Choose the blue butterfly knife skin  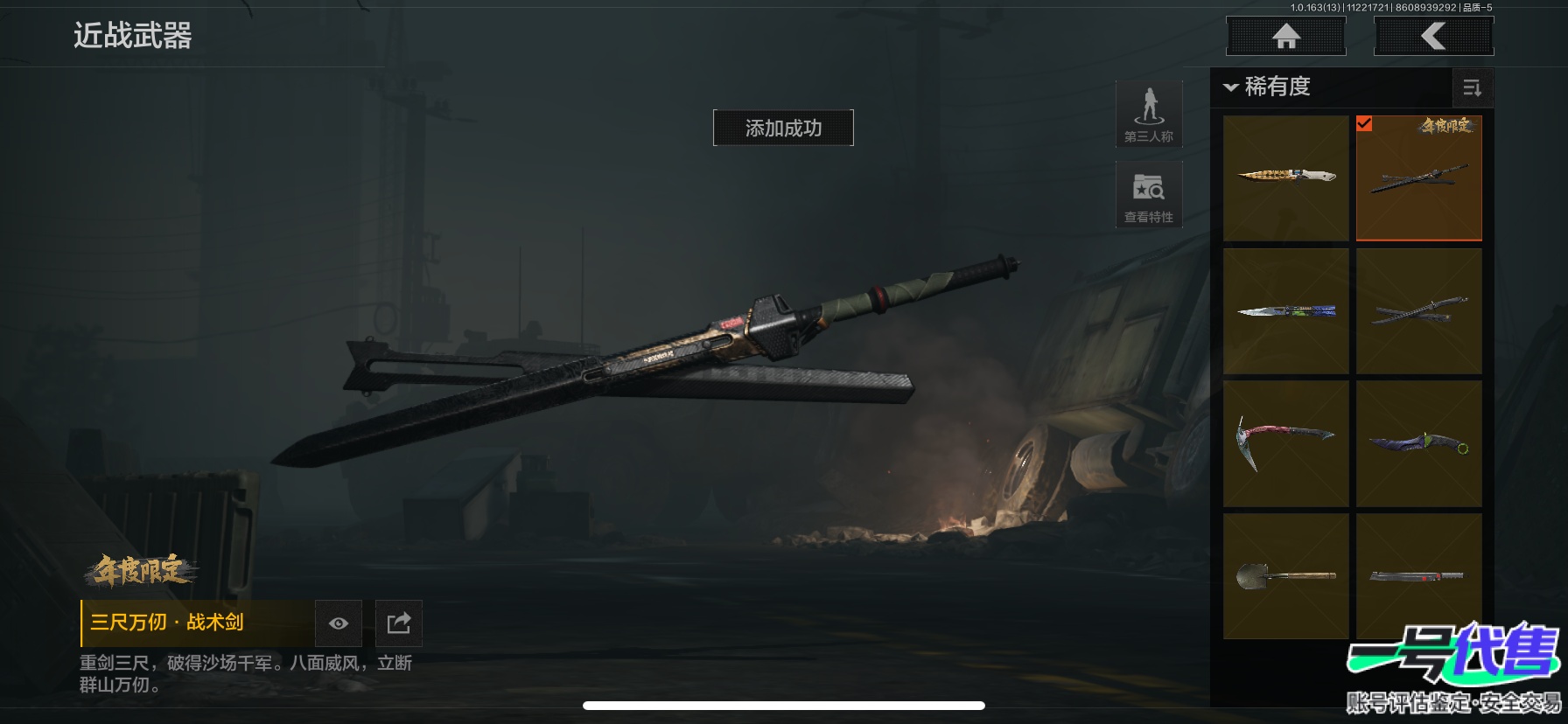coord(1285,311)
